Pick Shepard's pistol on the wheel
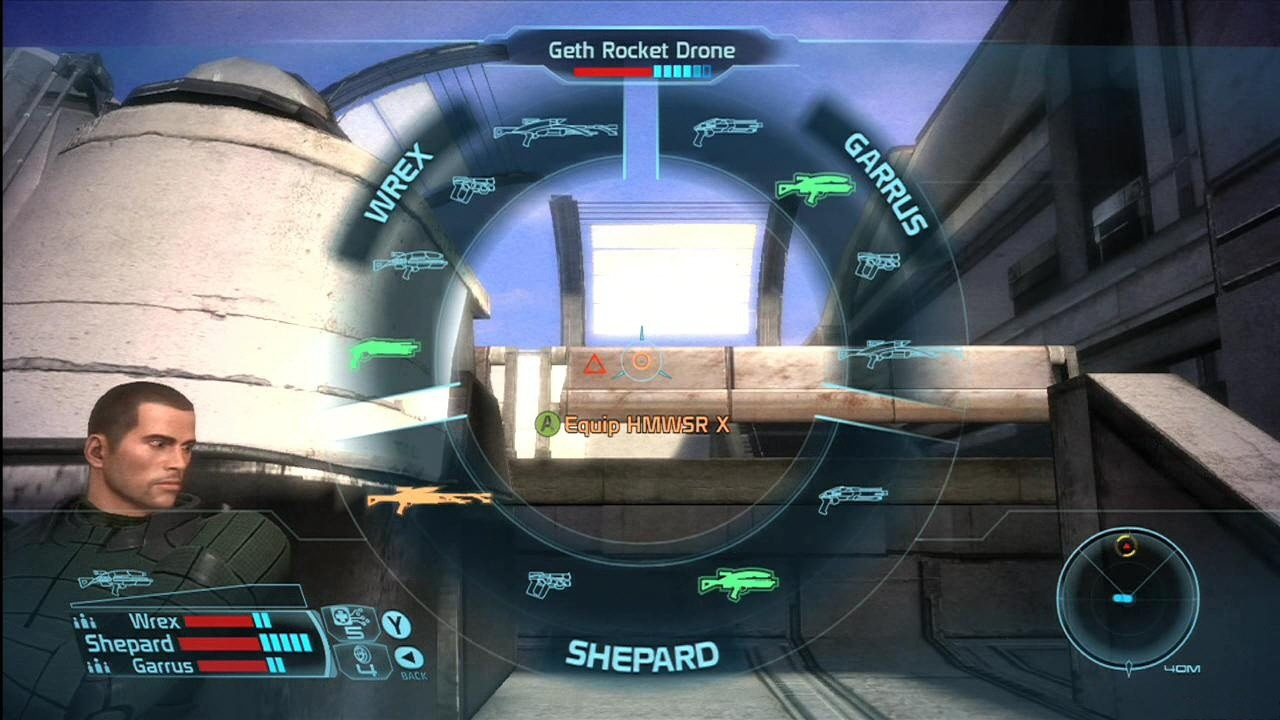 (549, 581)
